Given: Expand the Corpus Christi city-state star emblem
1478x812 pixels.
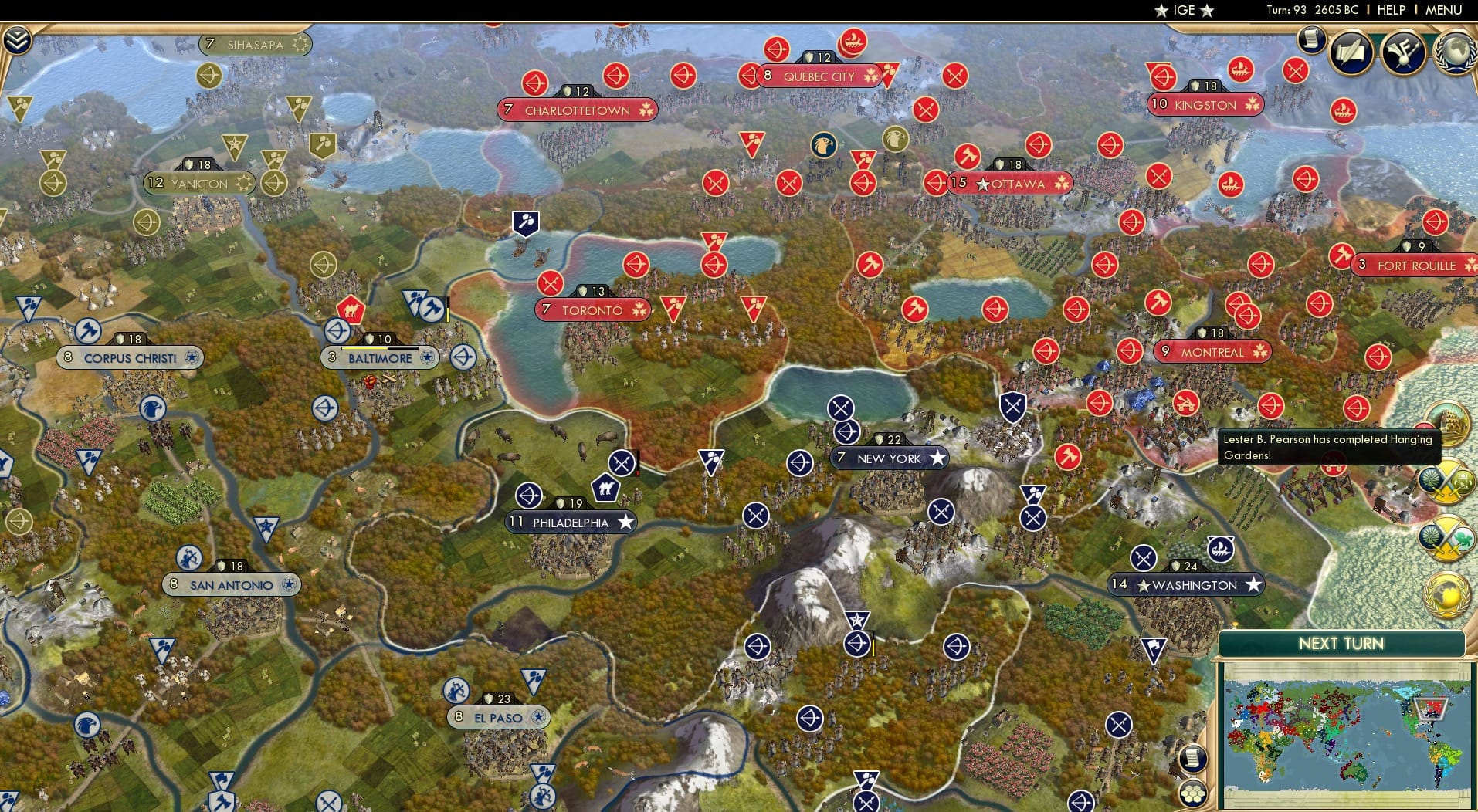Looking at the screenshot, I should 190,358.
